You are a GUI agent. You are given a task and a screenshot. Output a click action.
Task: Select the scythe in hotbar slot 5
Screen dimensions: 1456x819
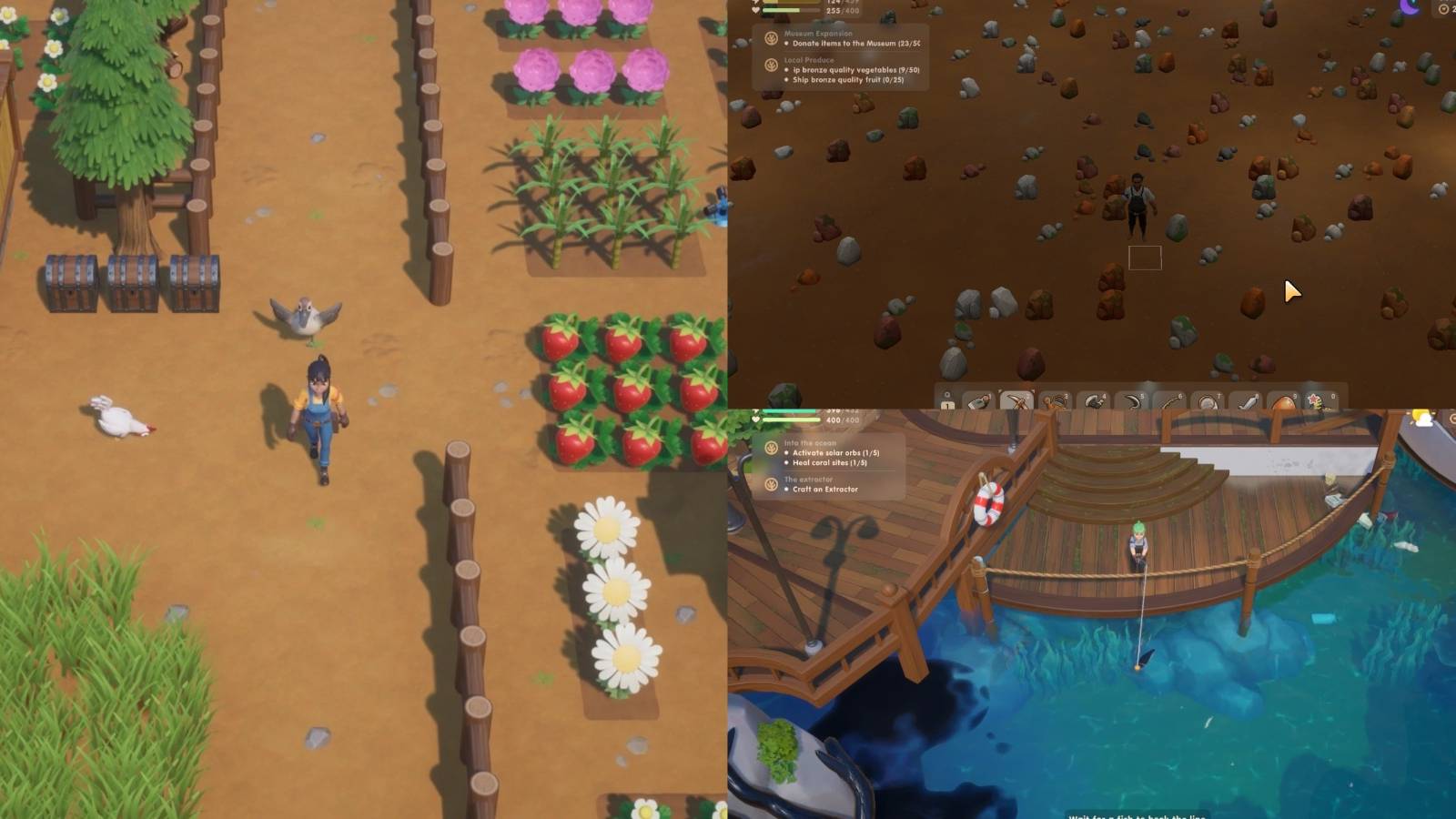pyautogui.click(x=1134, y=402)
